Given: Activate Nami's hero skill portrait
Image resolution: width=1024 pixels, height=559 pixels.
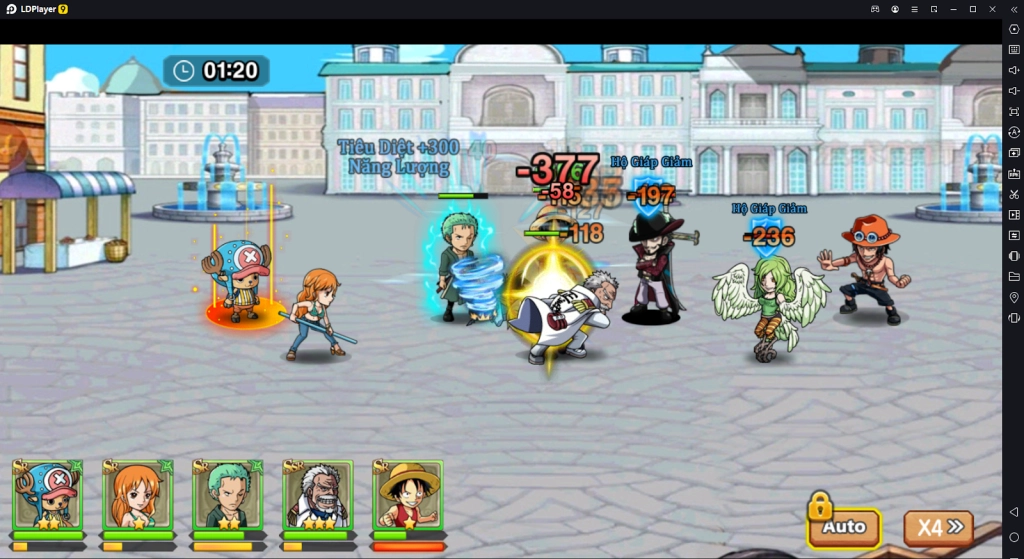Looking at the screenshot, I should pos(138,495).
